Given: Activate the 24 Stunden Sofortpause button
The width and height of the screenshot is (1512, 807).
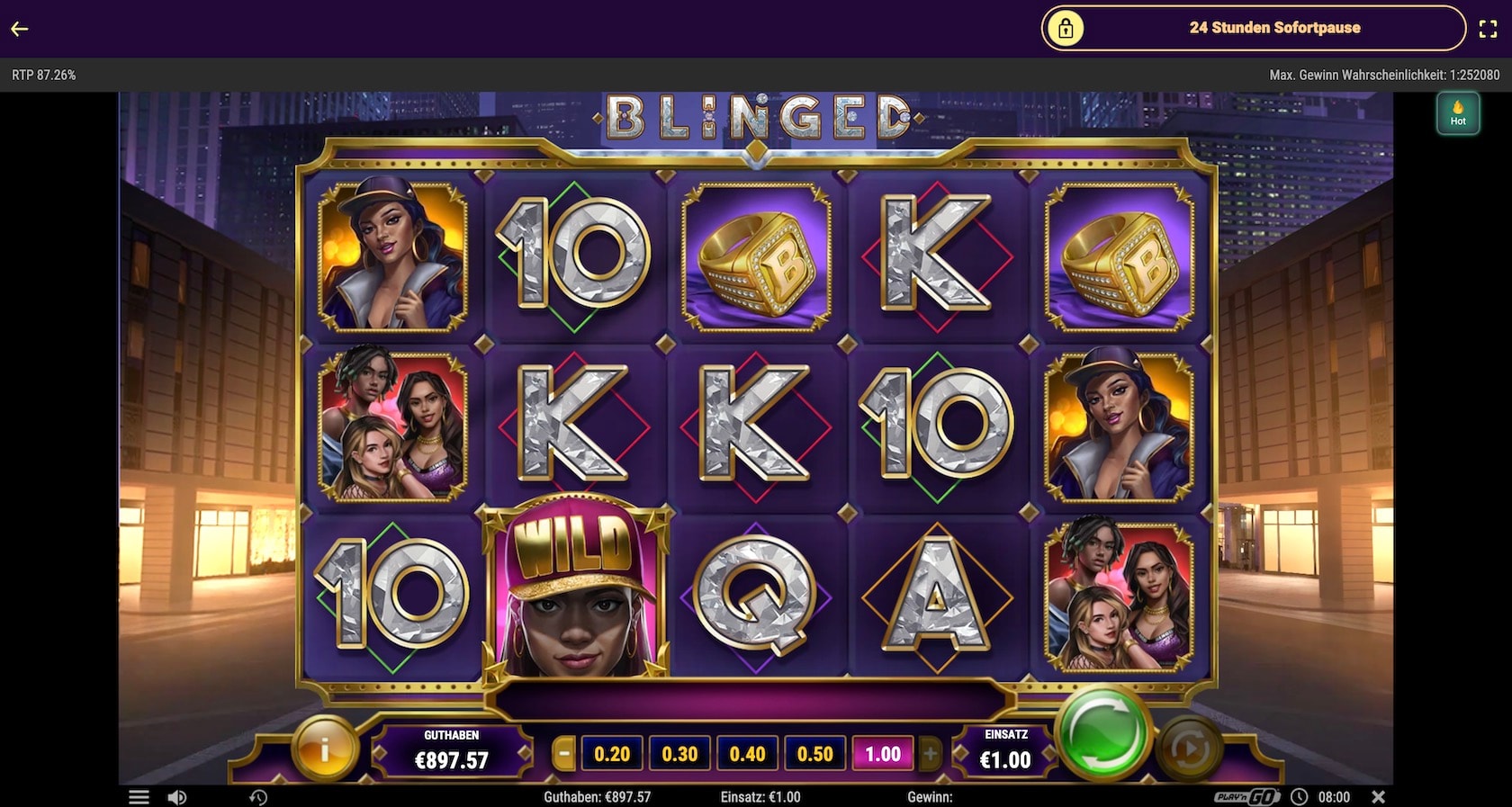Looking at the screenshot, I should [x=1275, y=28].
